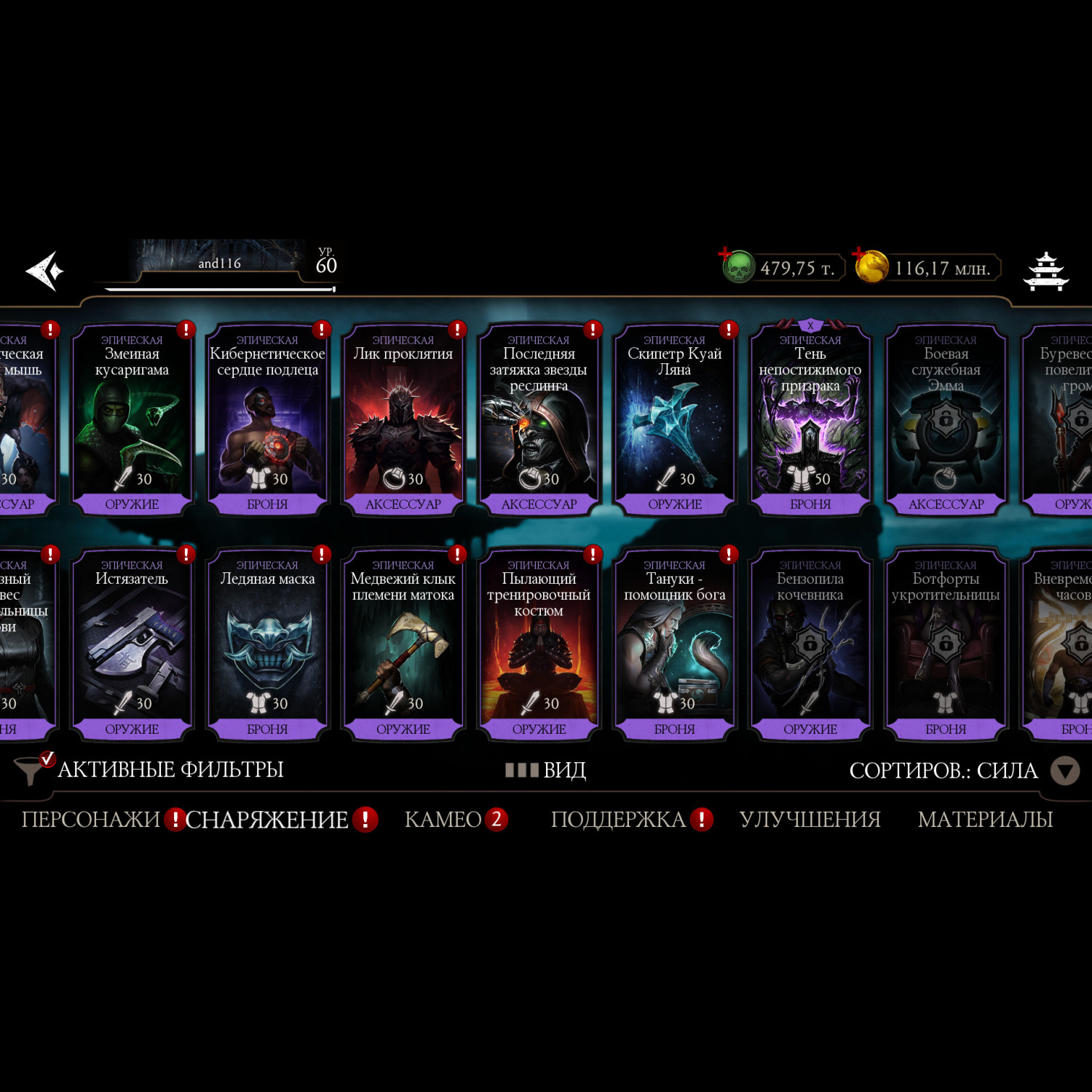The width and height of the screenshot is (1092, 1092).
Task: Select Медвежий клык племени матока card
Action: 403,645
